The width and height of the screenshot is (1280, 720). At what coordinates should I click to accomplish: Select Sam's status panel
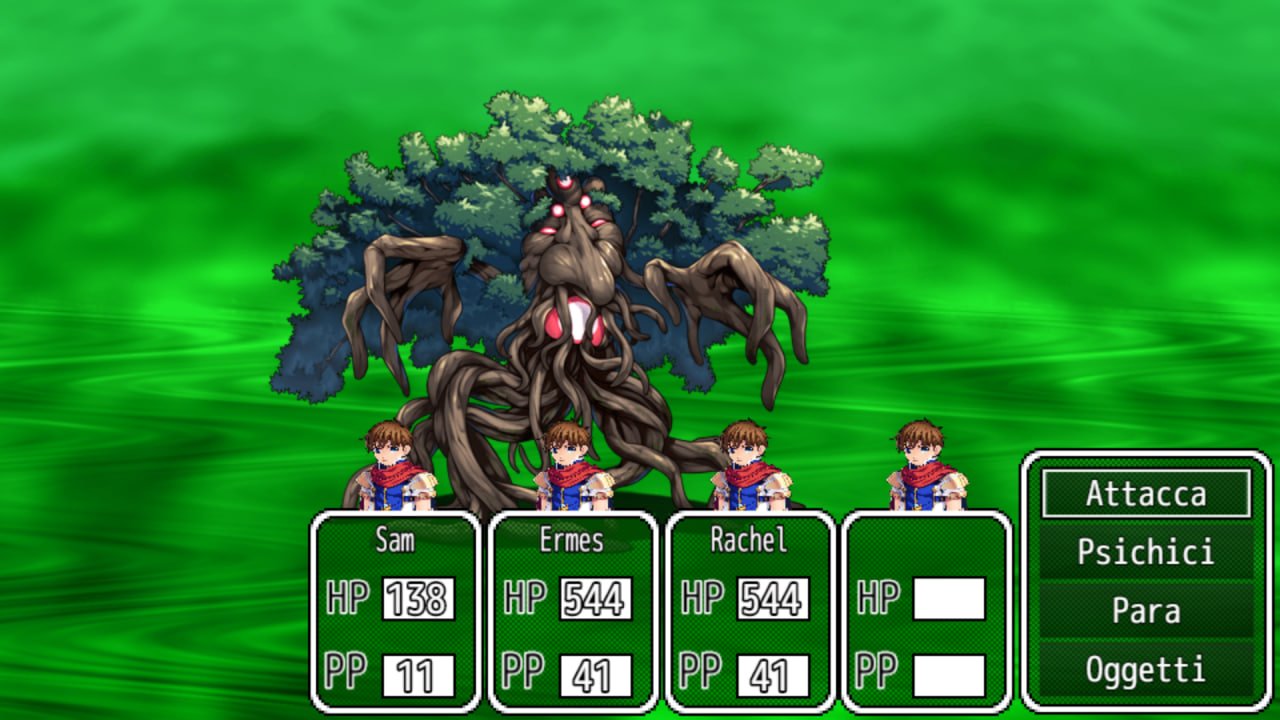pos(396,611)
